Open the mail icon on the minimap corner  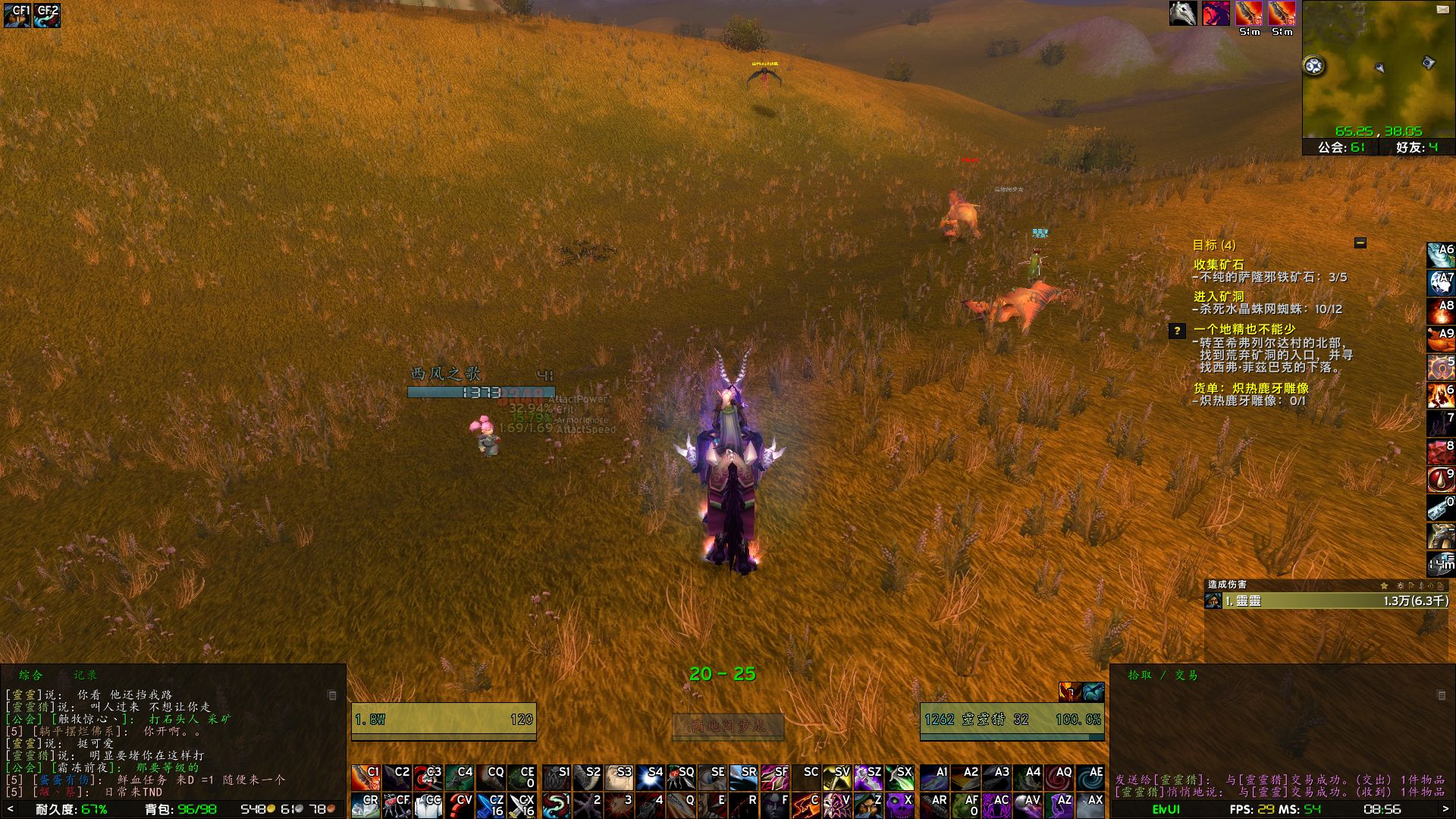[1442, 10]
